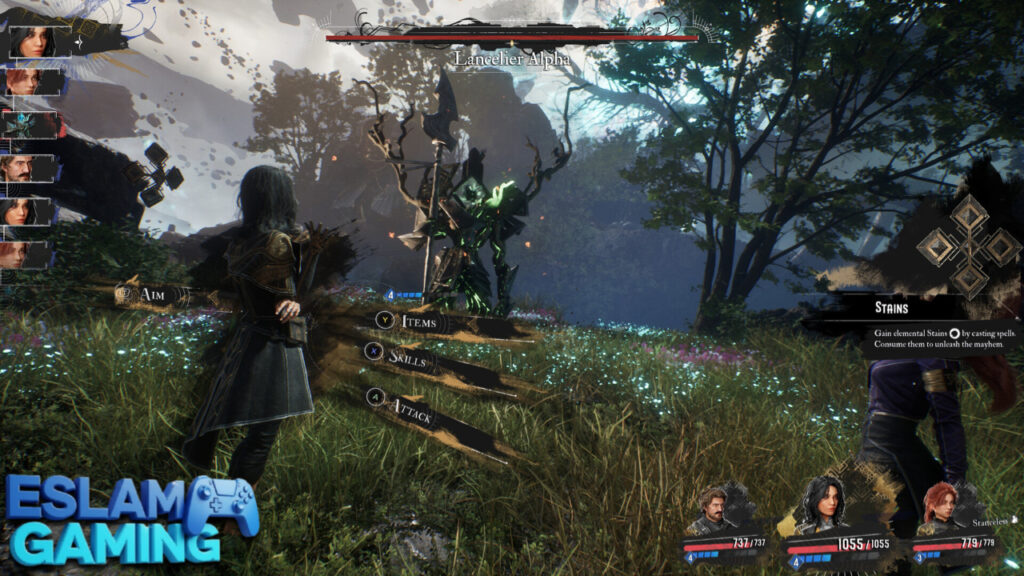This screenshot has width=1024, height=576.
Task: Click the bearded man's turn order portrait
Action: pyautogui.click(x=32, y=167)
